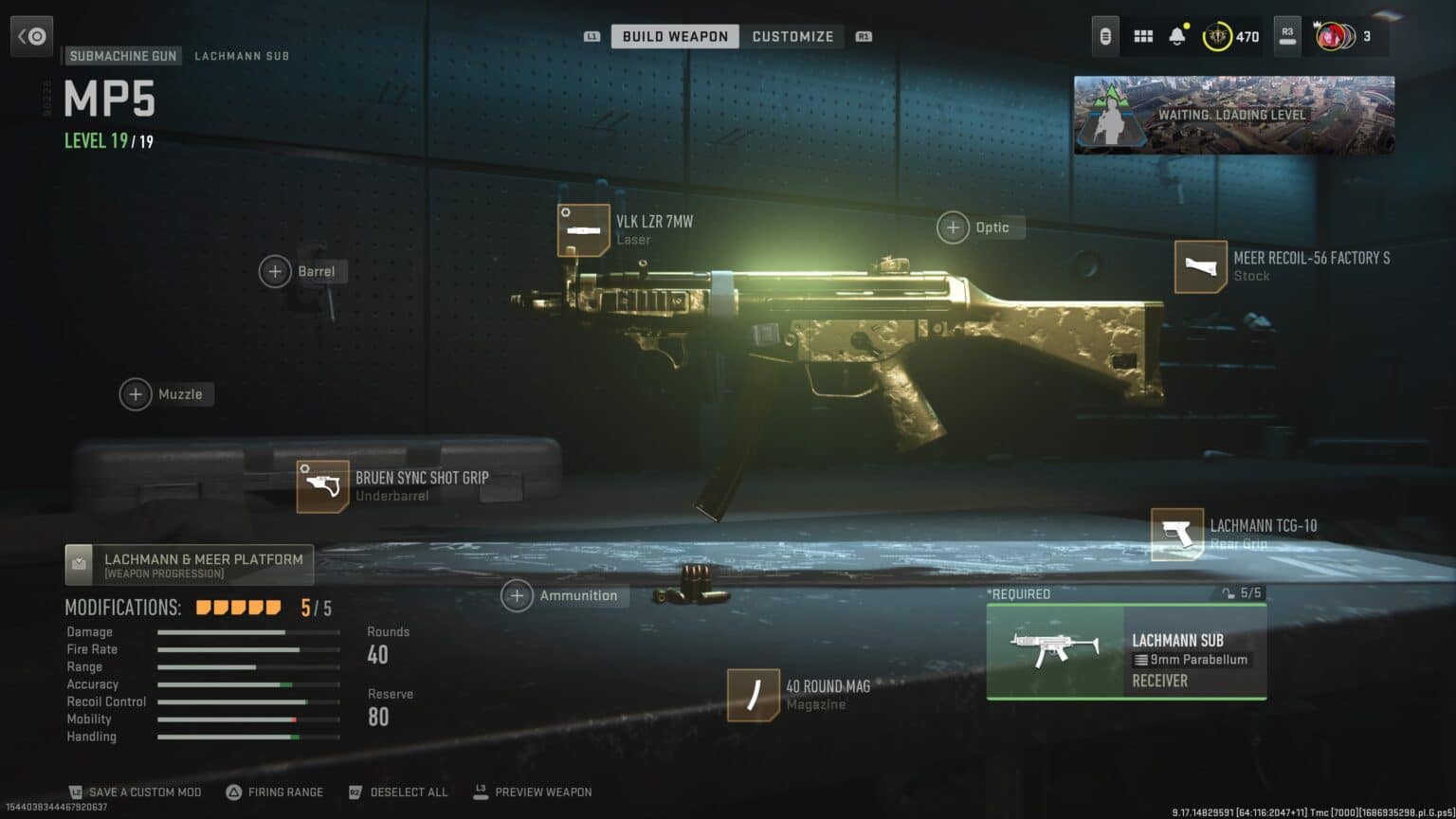Open the 40 Round Mag magazine slot
1456x819 pixels.
point(753,694)
